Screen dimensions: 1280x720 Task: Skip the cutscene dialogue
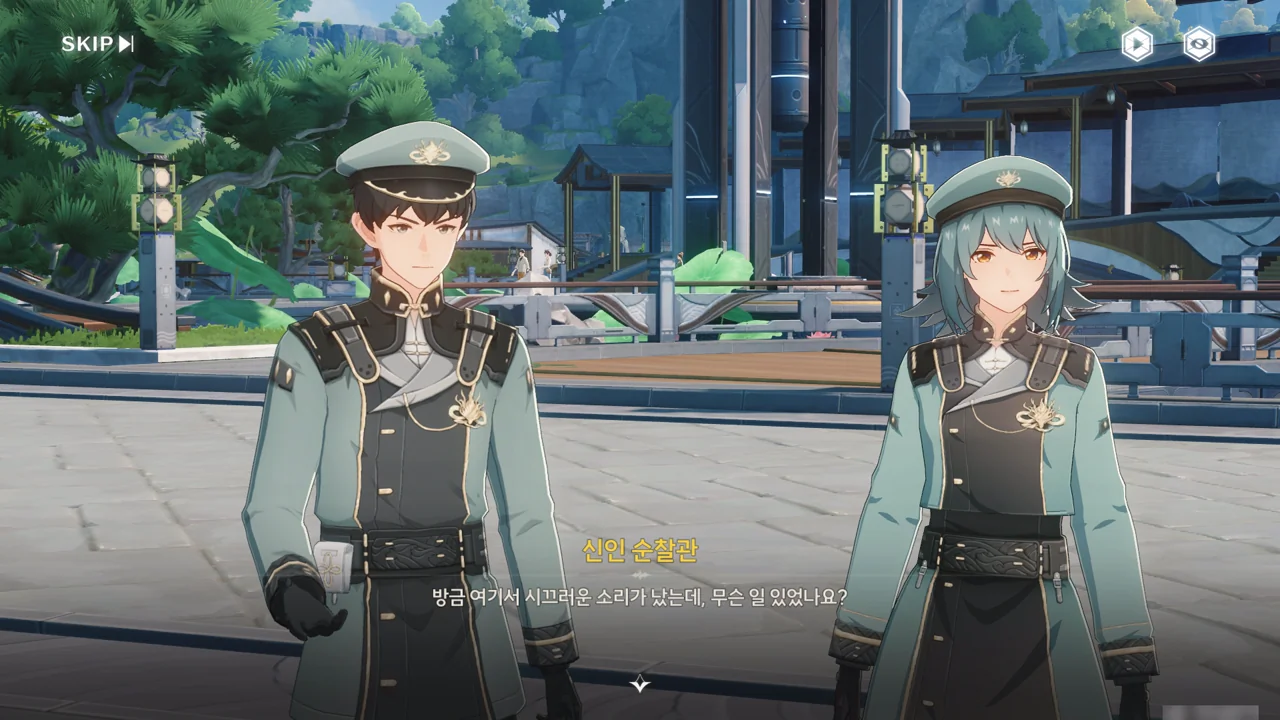[x=97, y=44]
